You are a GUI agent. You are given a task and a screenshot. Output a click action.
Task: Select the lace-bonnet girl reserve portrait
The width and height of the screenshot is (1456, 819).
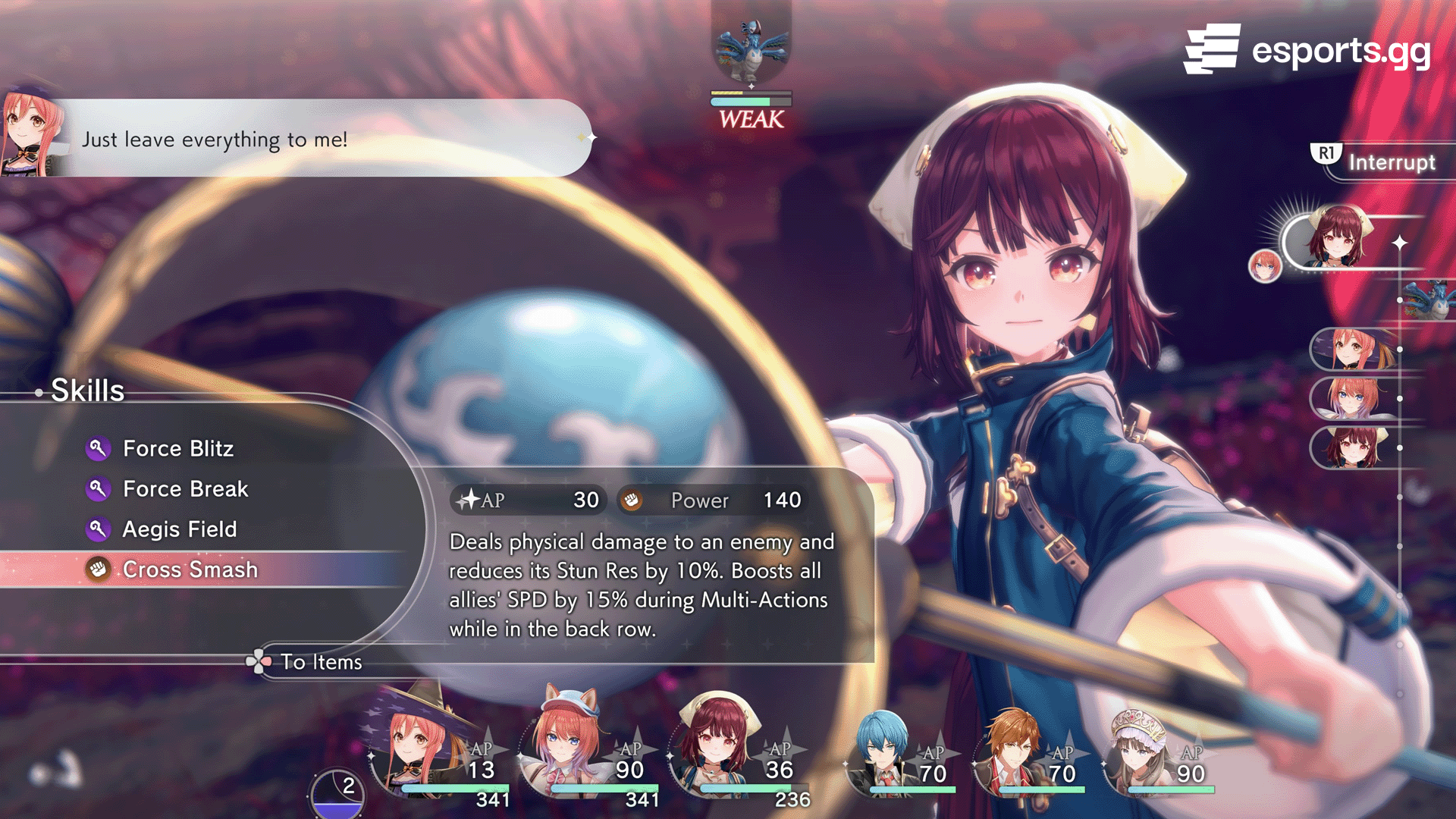[x=1140, y=751]
